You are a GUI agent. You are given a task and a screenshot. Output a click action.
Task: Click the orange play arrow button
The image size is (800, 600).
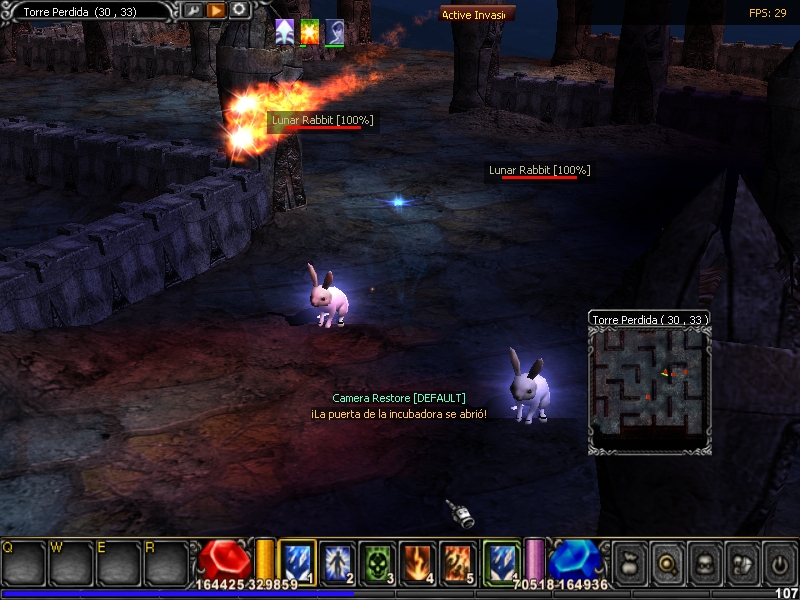coord(215,10)
